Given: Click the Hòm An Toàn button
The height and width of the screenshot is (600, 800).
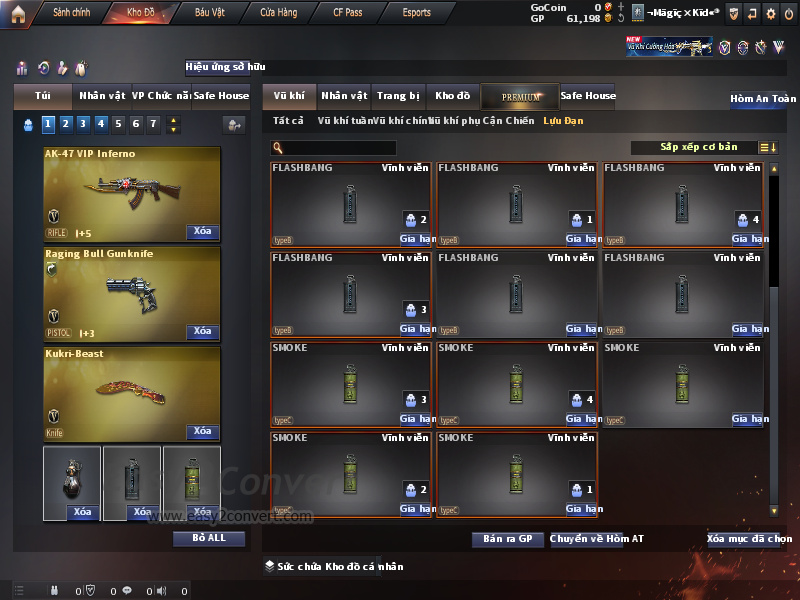Looking at the screenshot, I should tap(763, 99).
